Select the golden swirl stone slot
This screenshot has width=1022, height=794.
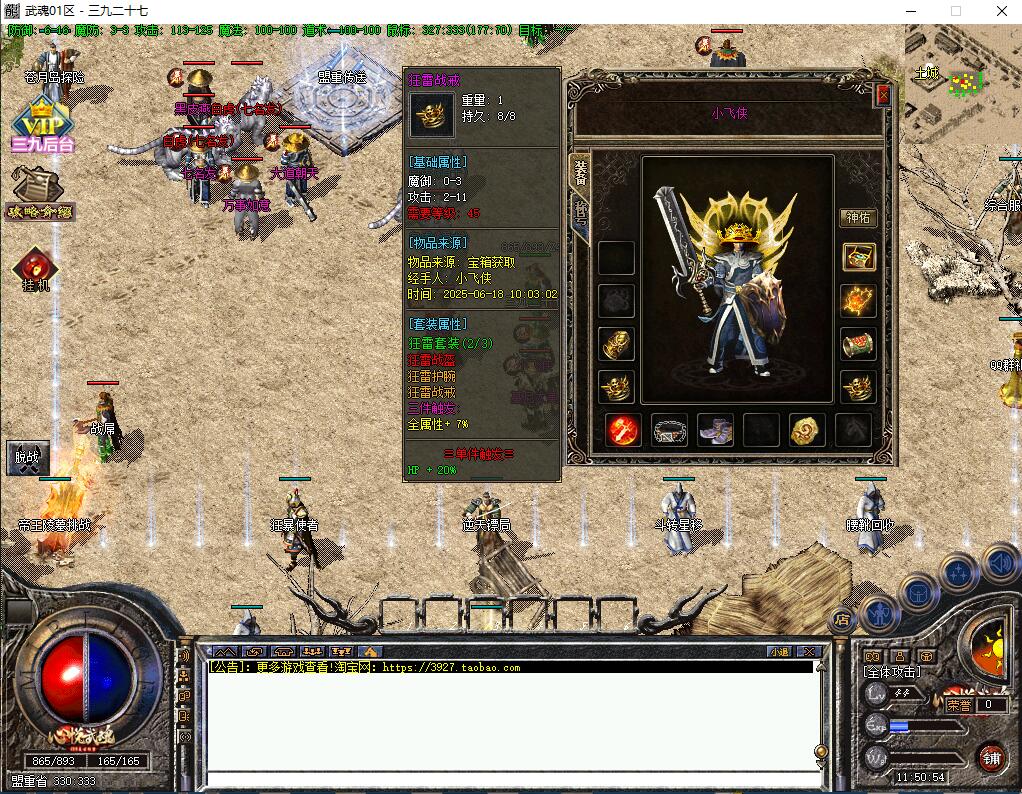[807, 429]
